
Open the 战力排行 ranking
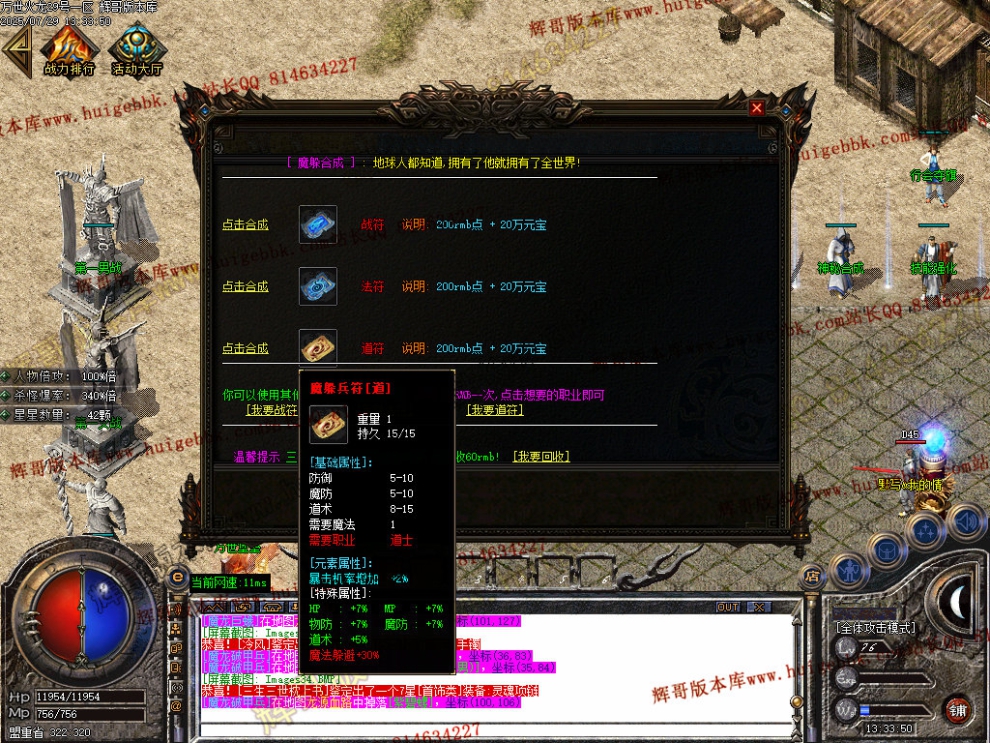69,50
